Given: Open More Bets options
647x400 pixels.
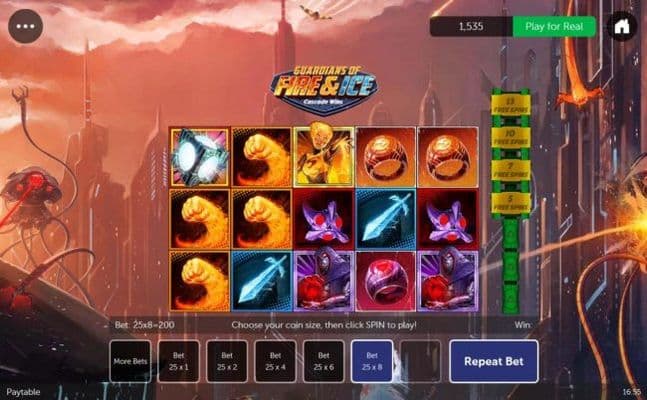Looking at the screenshot, I should tap(130, 361).
